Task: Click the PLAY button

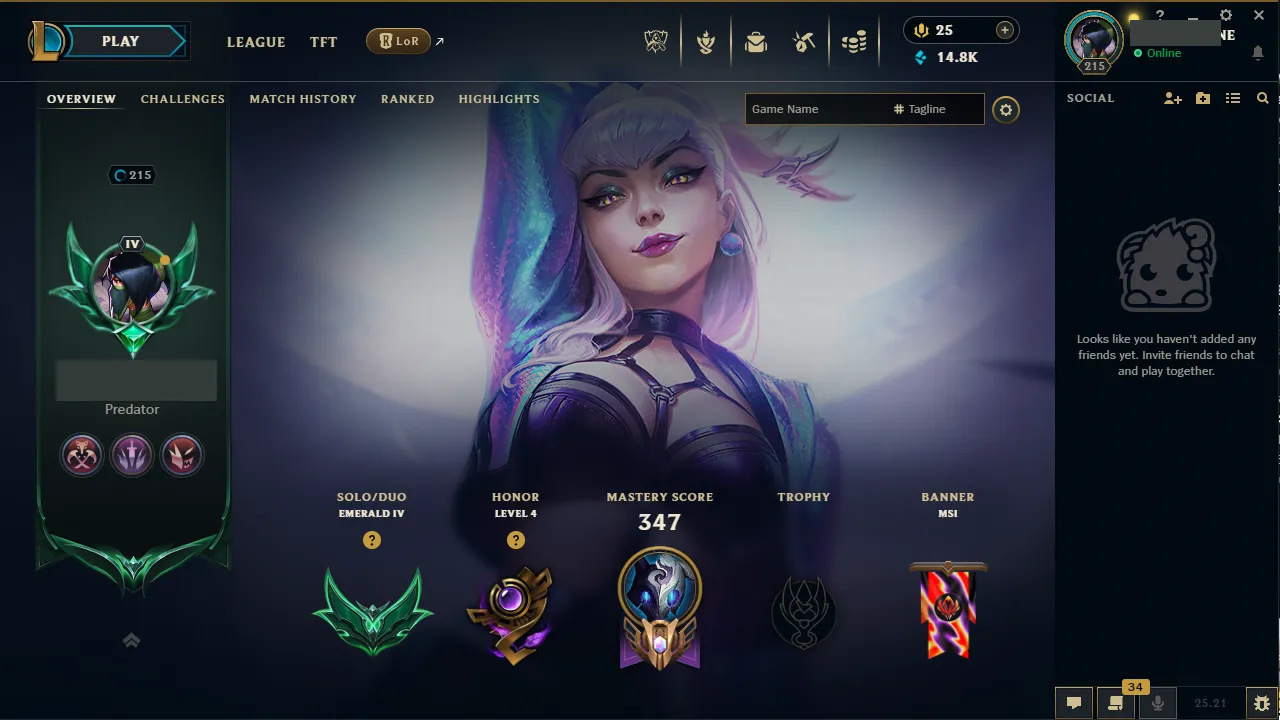Action: click(x=120, y=41)
